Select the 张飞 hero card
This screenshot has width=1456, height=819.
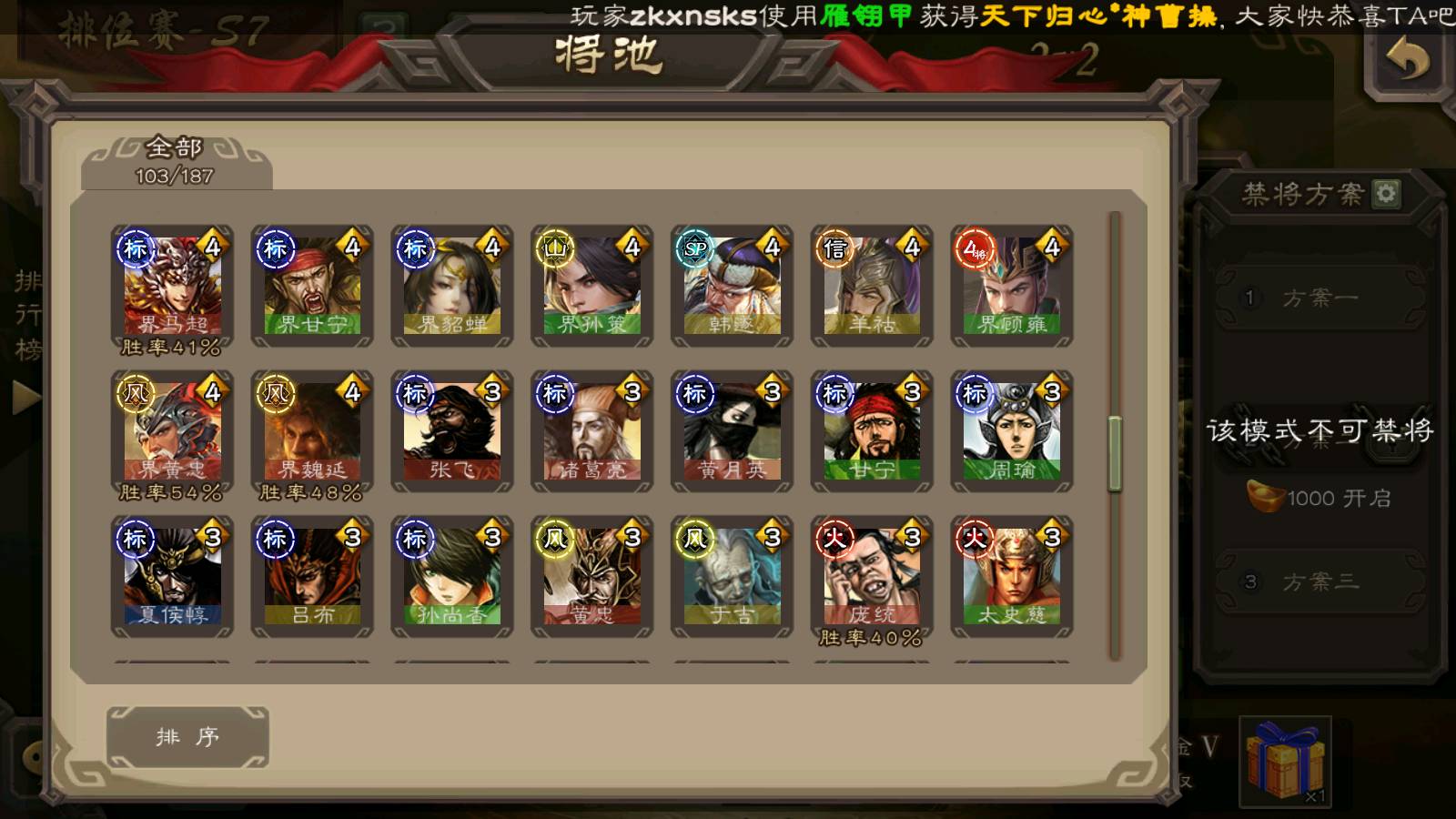[452, 432]
